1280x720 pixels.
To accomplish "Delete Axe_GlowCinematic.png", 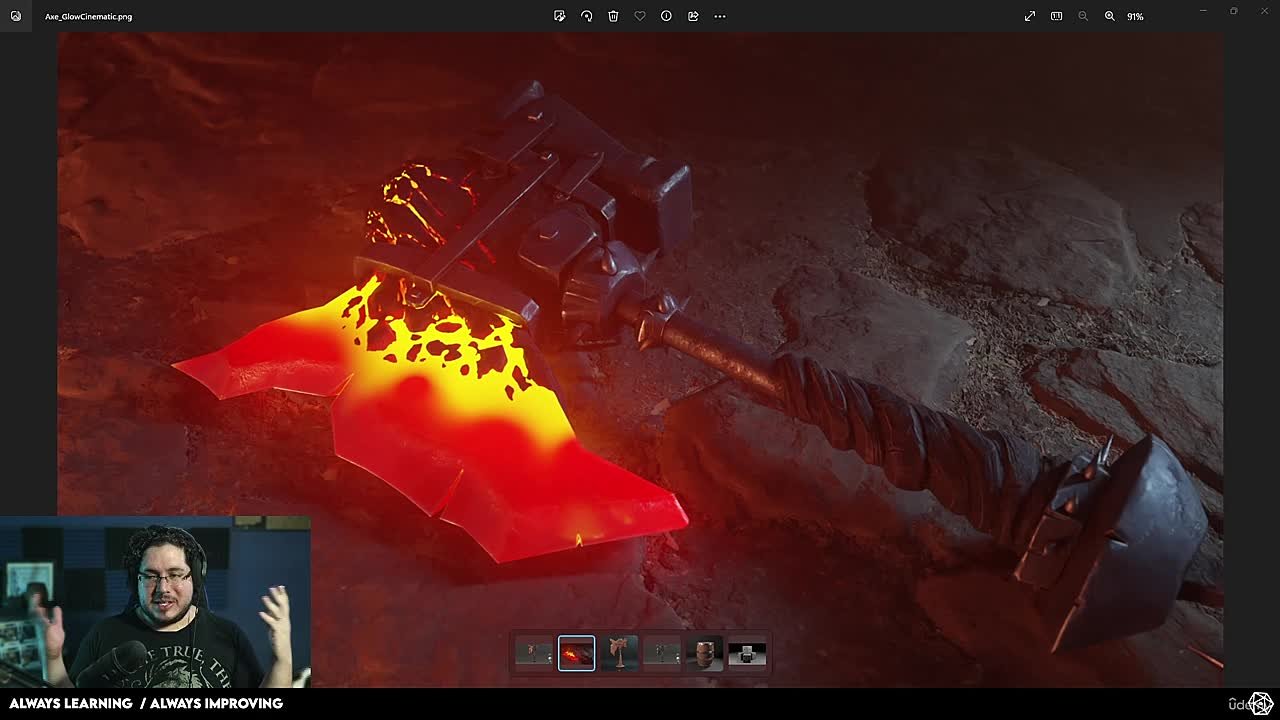I will click(613, 16).
